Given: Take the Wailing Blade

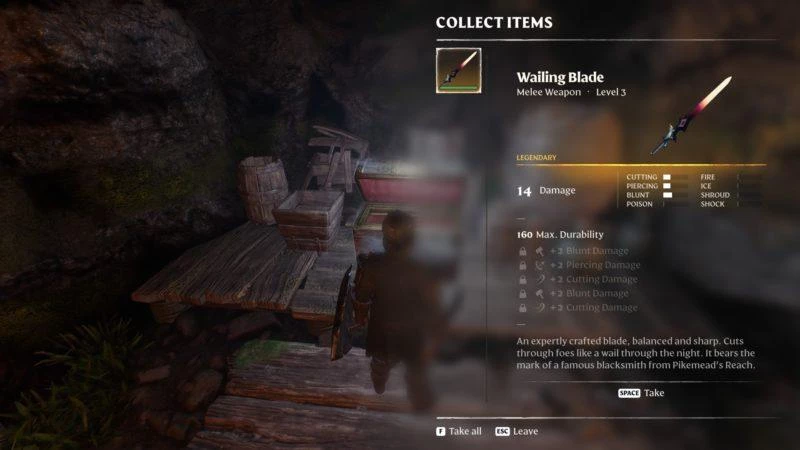Looking at the screenshot, I should (x=641, y=393).
